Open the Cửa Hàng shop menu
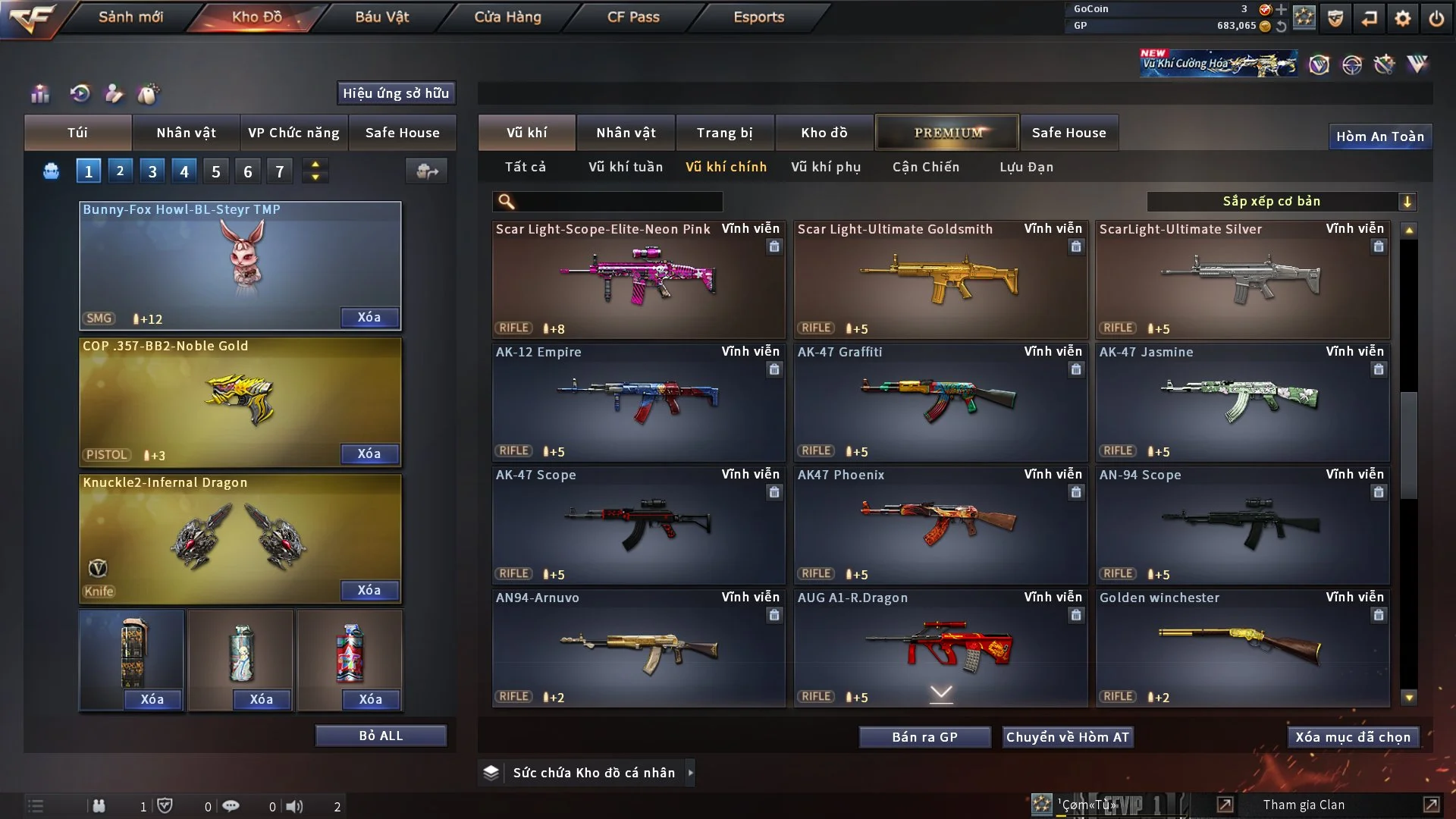This screenshot has width=1456, height=819. pos(507,17)
